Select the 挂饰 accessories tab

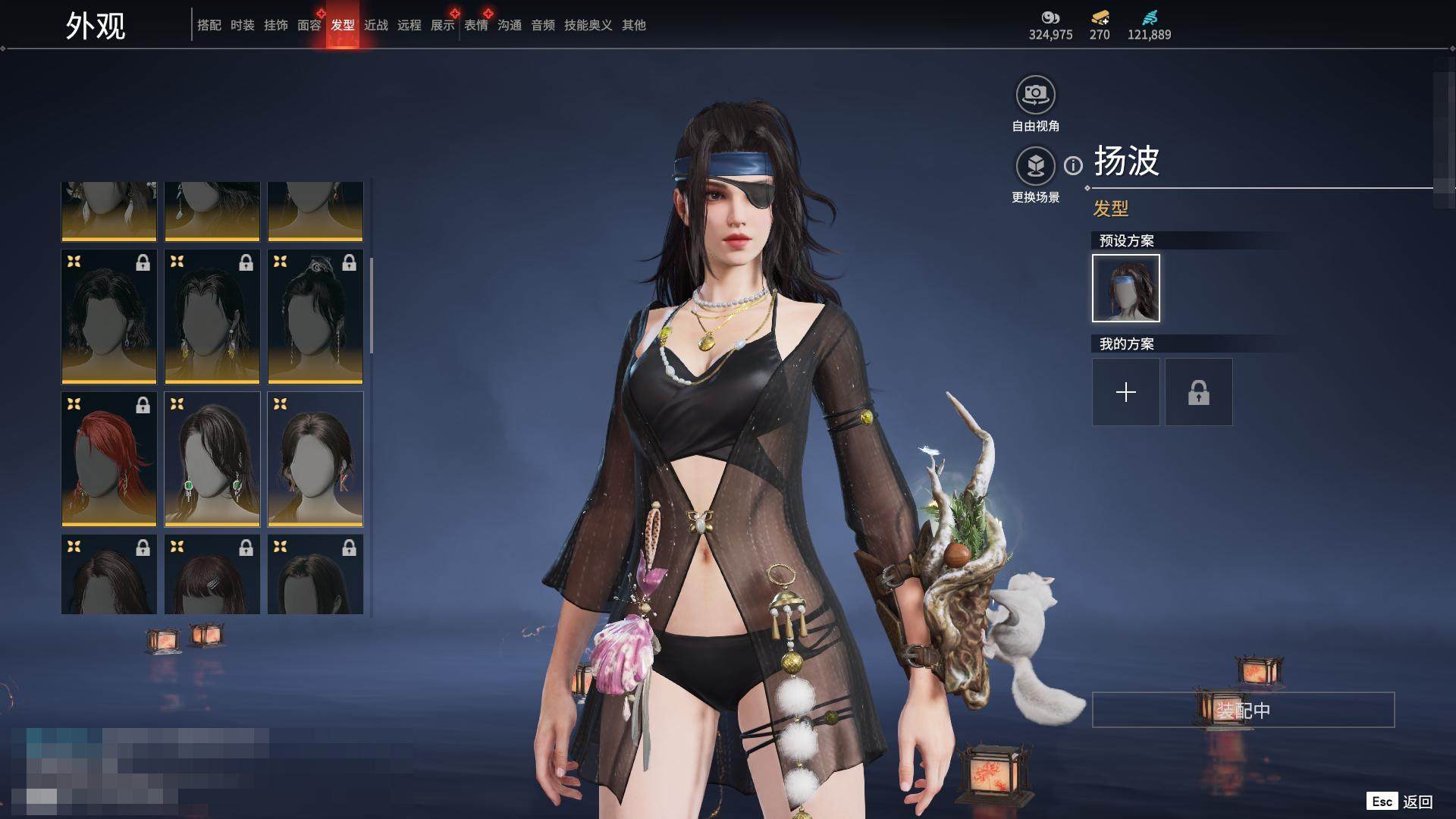(275, 25)
